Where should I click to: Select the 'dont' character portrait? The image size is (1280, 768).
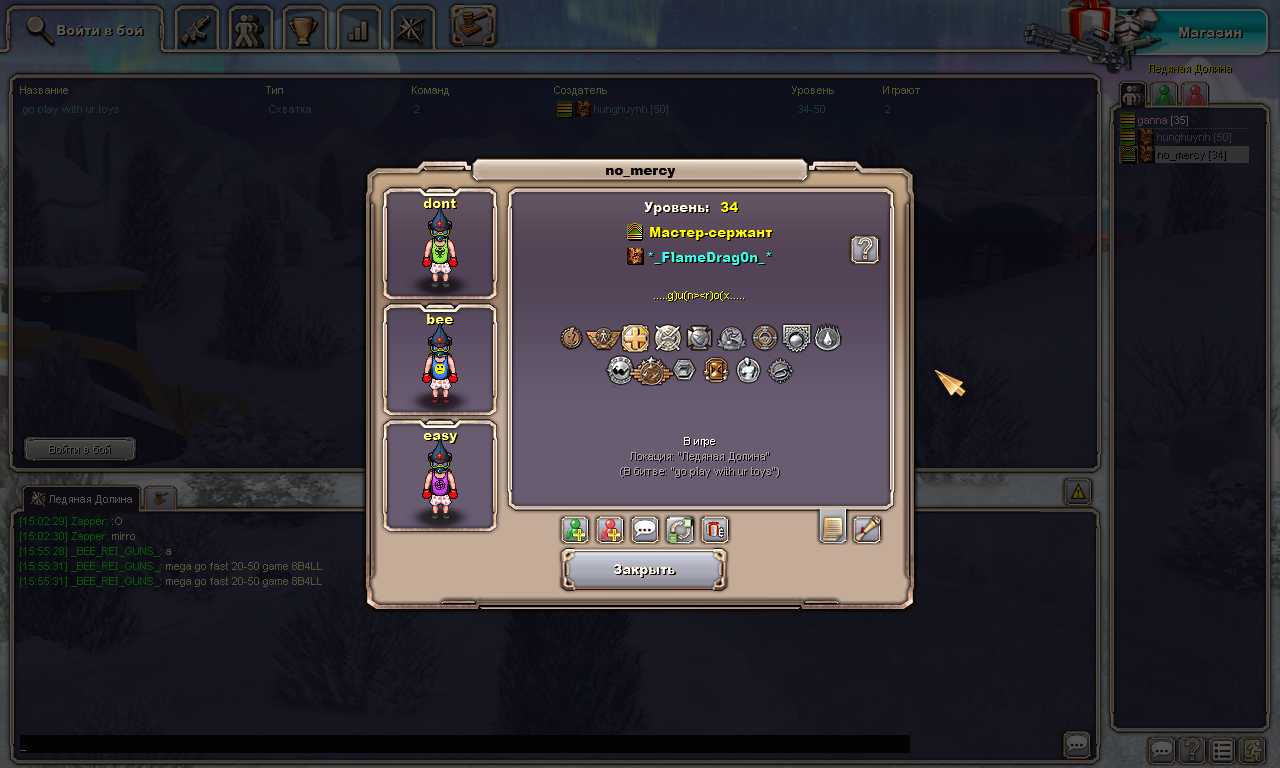pos(440,245)
